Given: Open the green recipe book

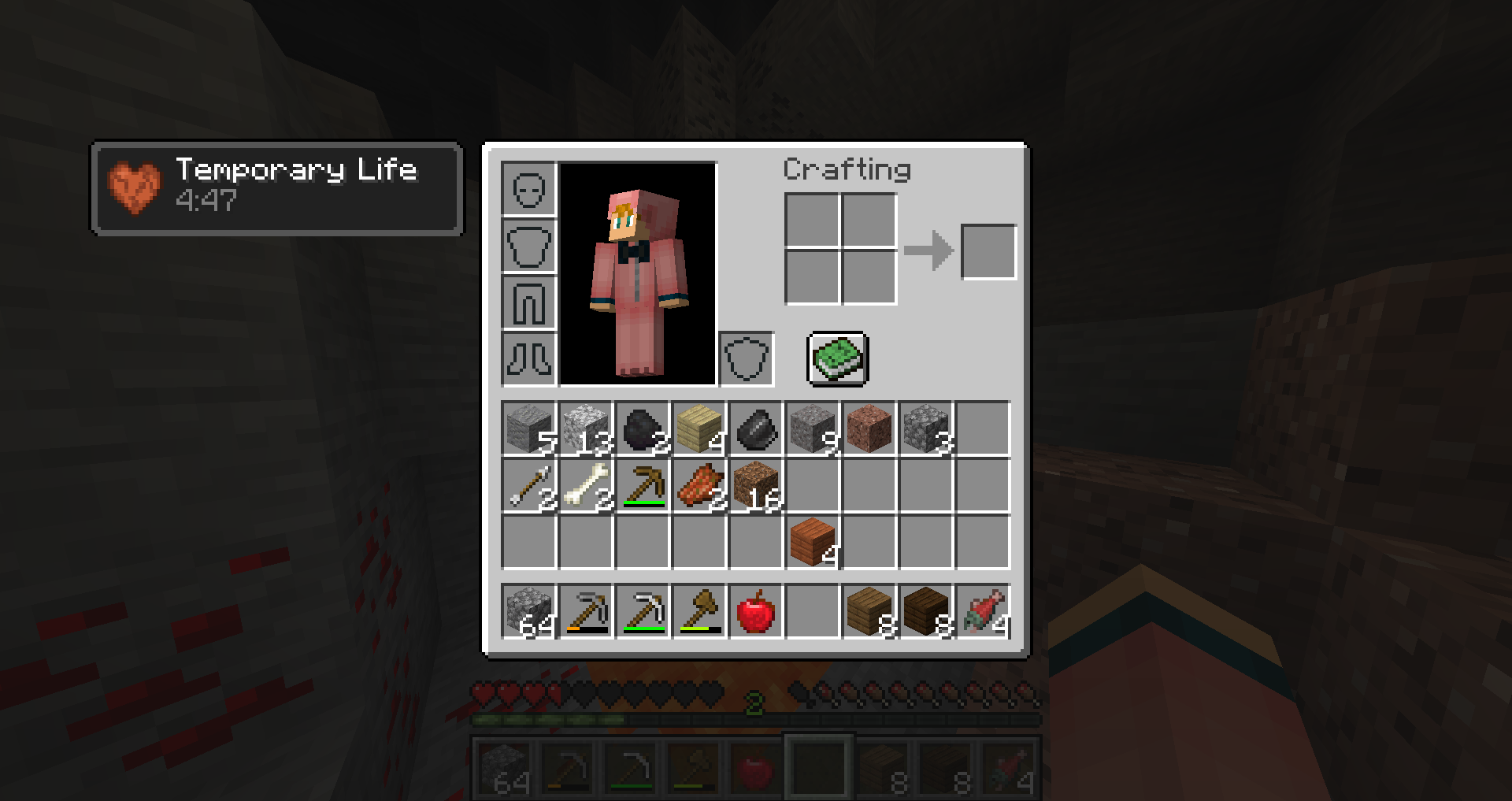Looking at the screenshot, I should click(x=836, y=359).
